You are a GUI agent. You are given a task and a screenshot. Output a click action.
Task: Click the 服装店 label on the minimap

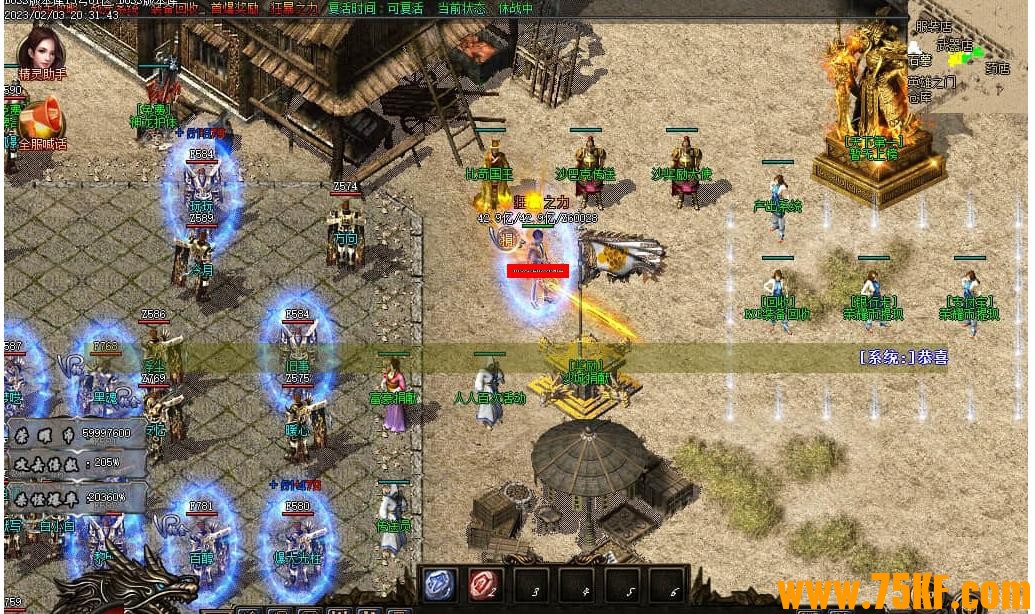[x=933, y=27]
